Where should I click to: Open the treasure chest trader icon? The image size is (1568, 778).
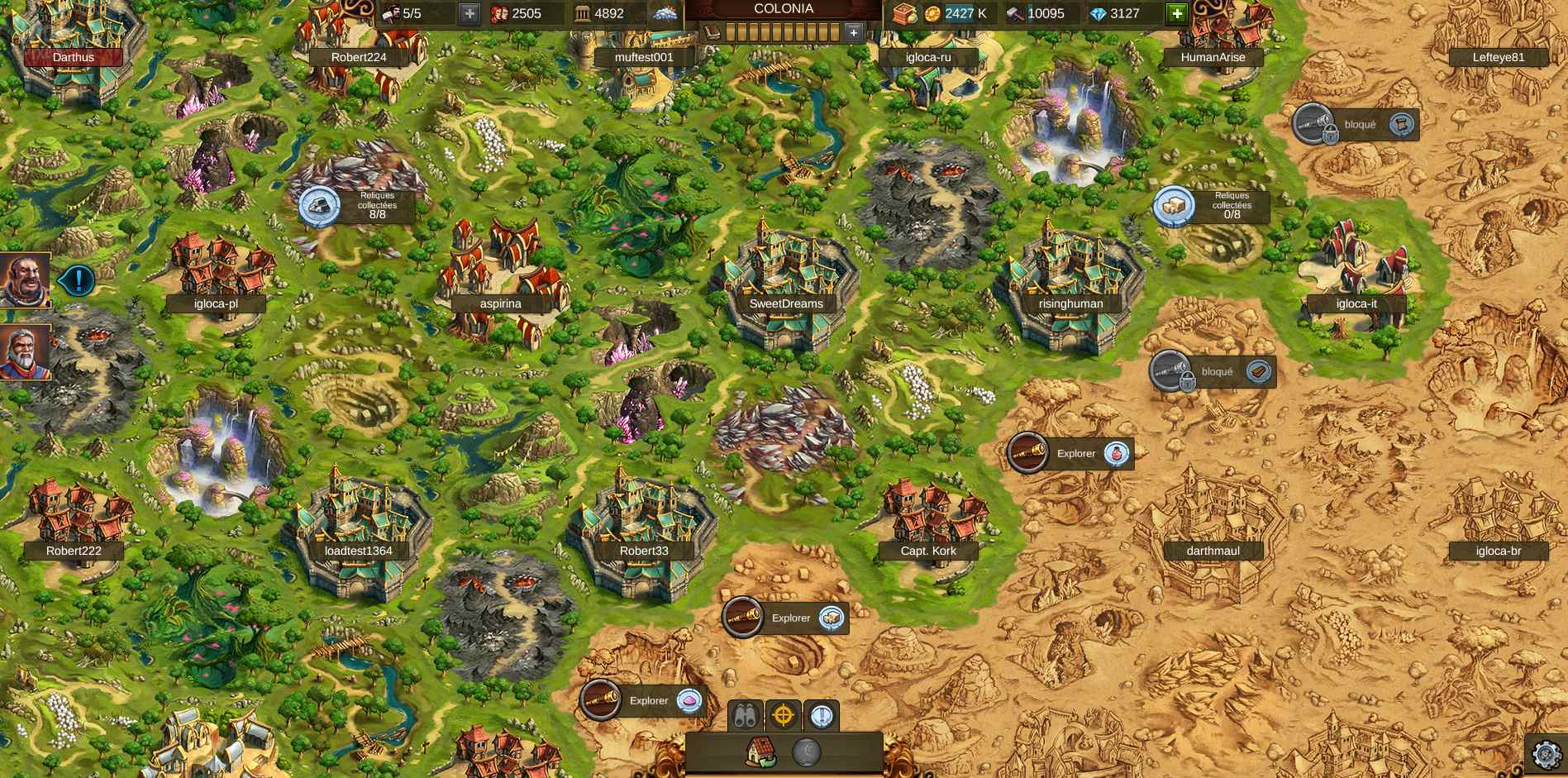(x=905, y=13)
